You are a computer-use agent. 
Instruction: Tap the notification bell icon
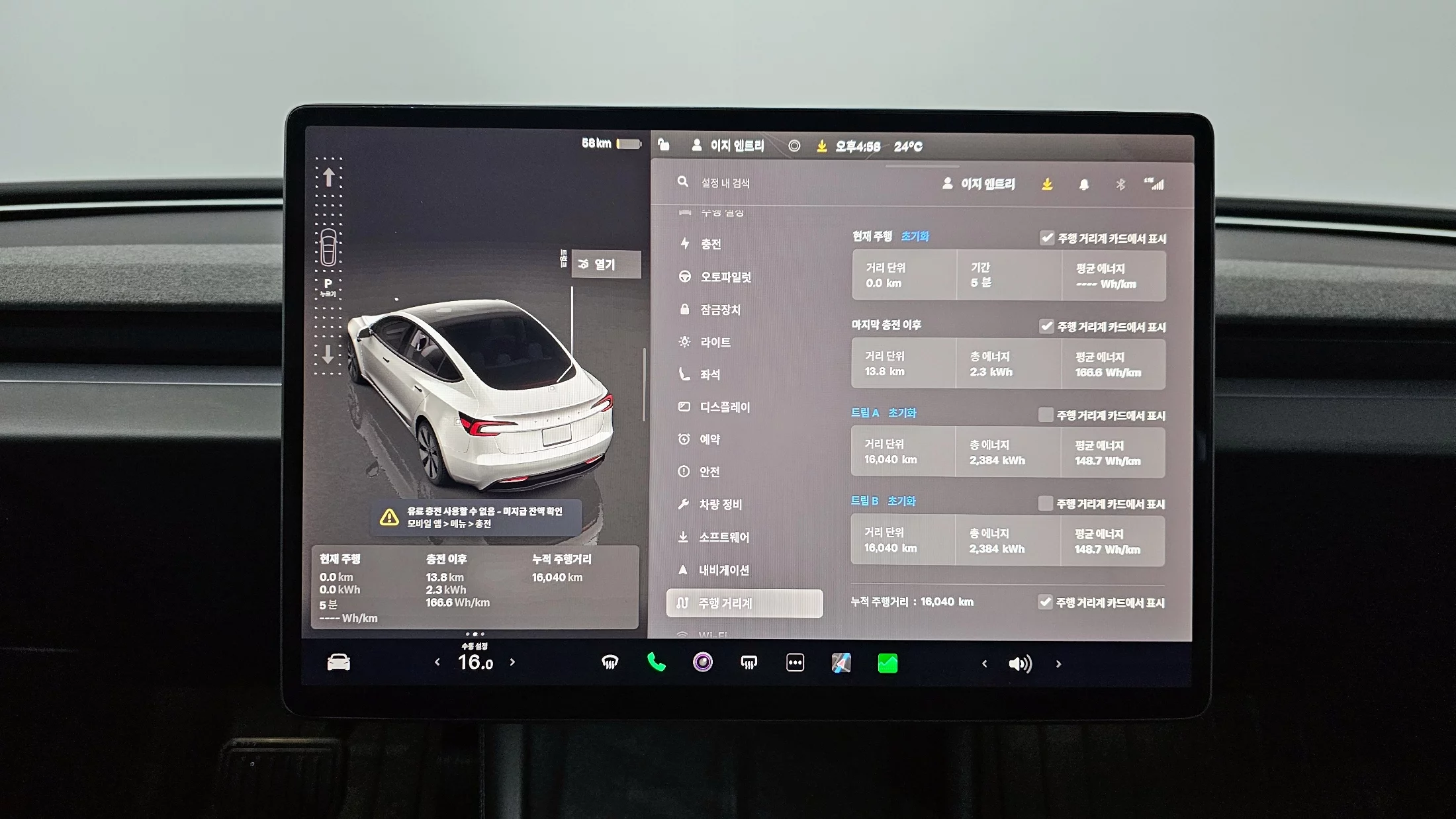click(1084, 185)
